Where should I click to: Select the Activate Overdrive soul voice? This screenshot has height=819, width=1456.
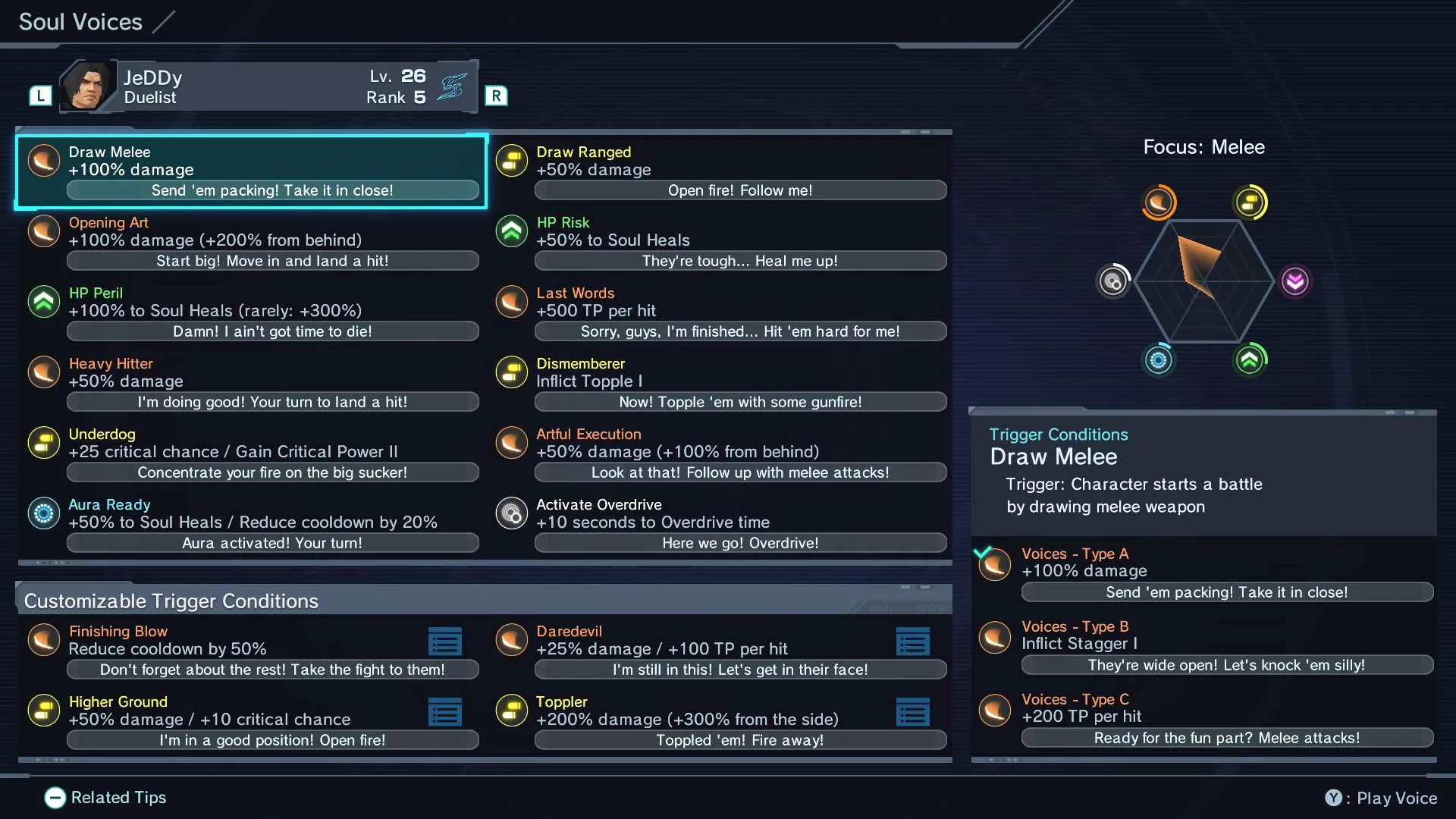point(720,523)
